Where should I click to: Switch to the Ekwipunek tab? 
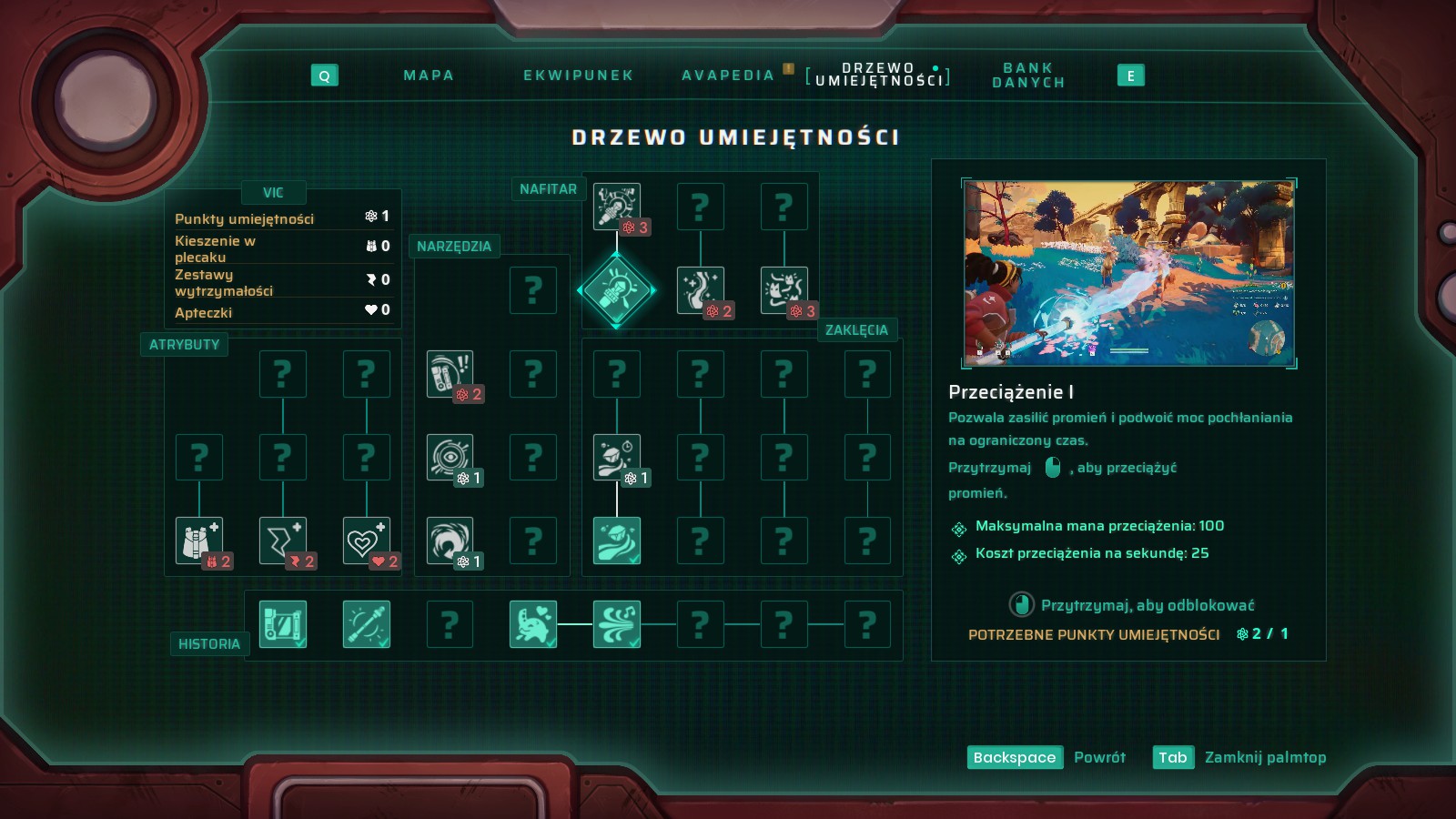[x=578, y=76]
